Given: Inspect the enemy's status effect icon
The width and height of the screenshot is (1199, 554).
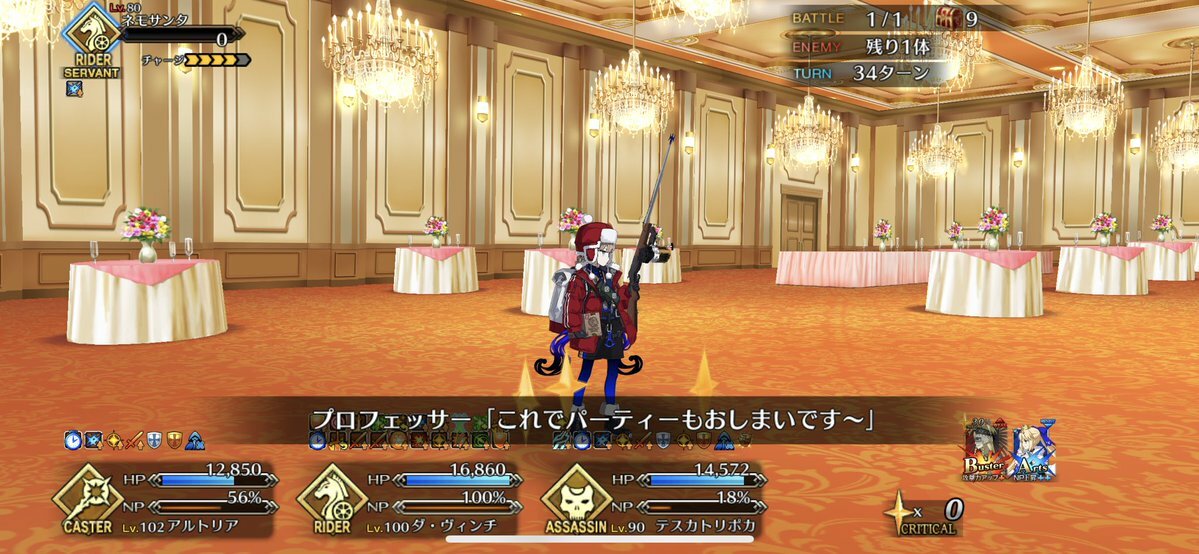Looking at the screenshot, I should [x=74, y=88].
